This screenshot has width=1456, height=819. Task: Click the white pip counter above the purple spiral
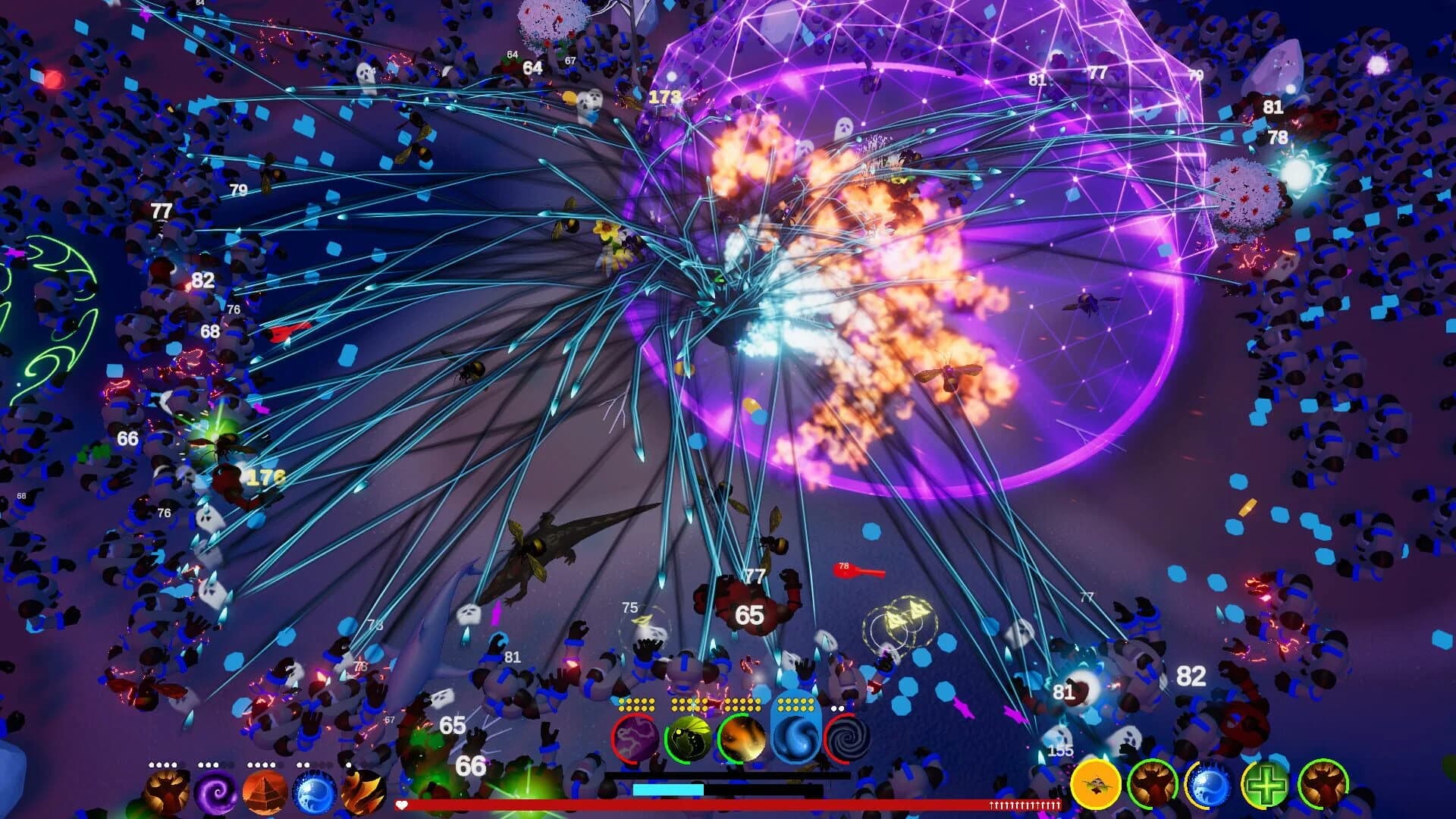coord(207,765)
